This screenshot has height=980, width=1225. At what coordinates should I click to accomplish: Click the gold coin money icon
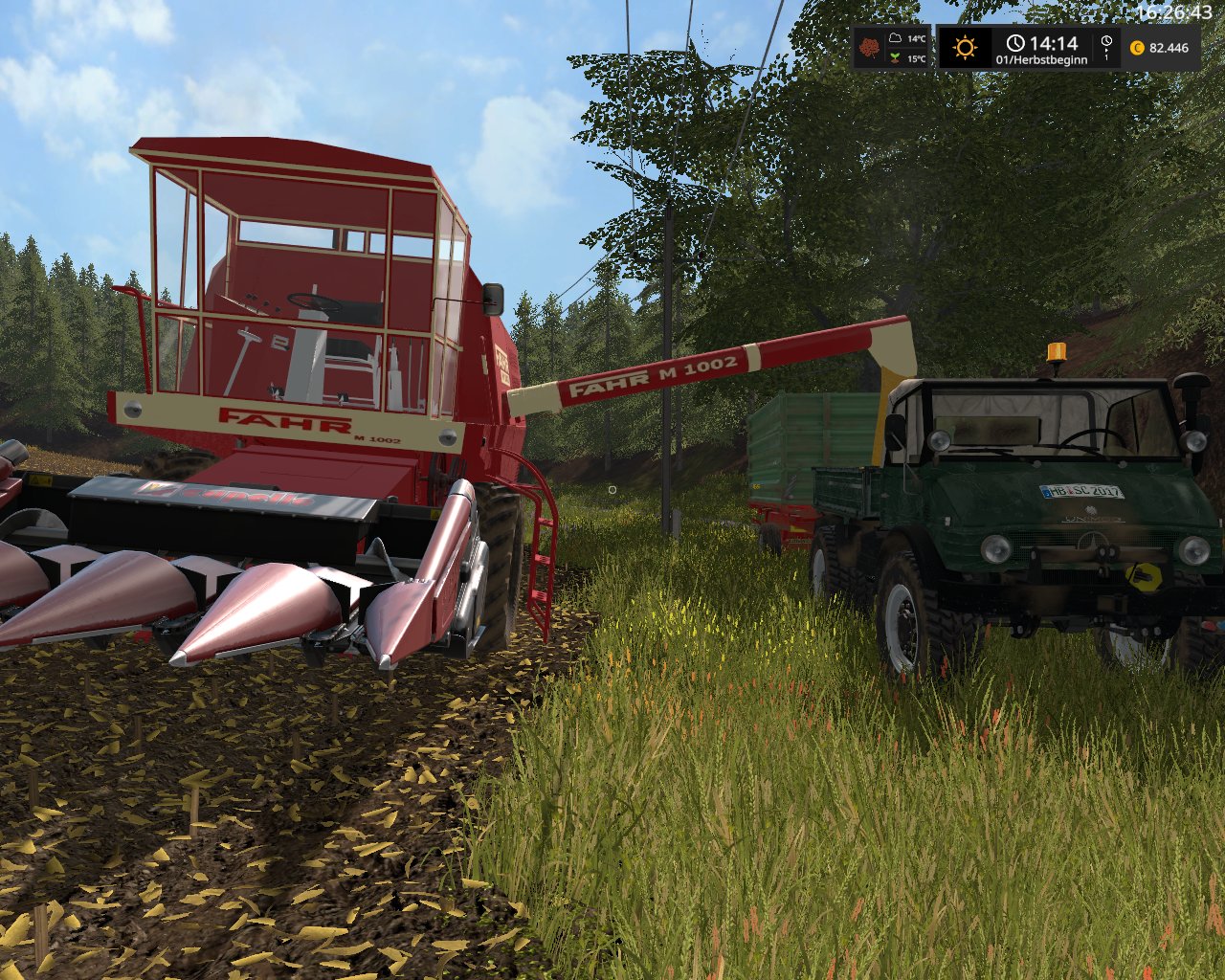[x=1138, y=48]
